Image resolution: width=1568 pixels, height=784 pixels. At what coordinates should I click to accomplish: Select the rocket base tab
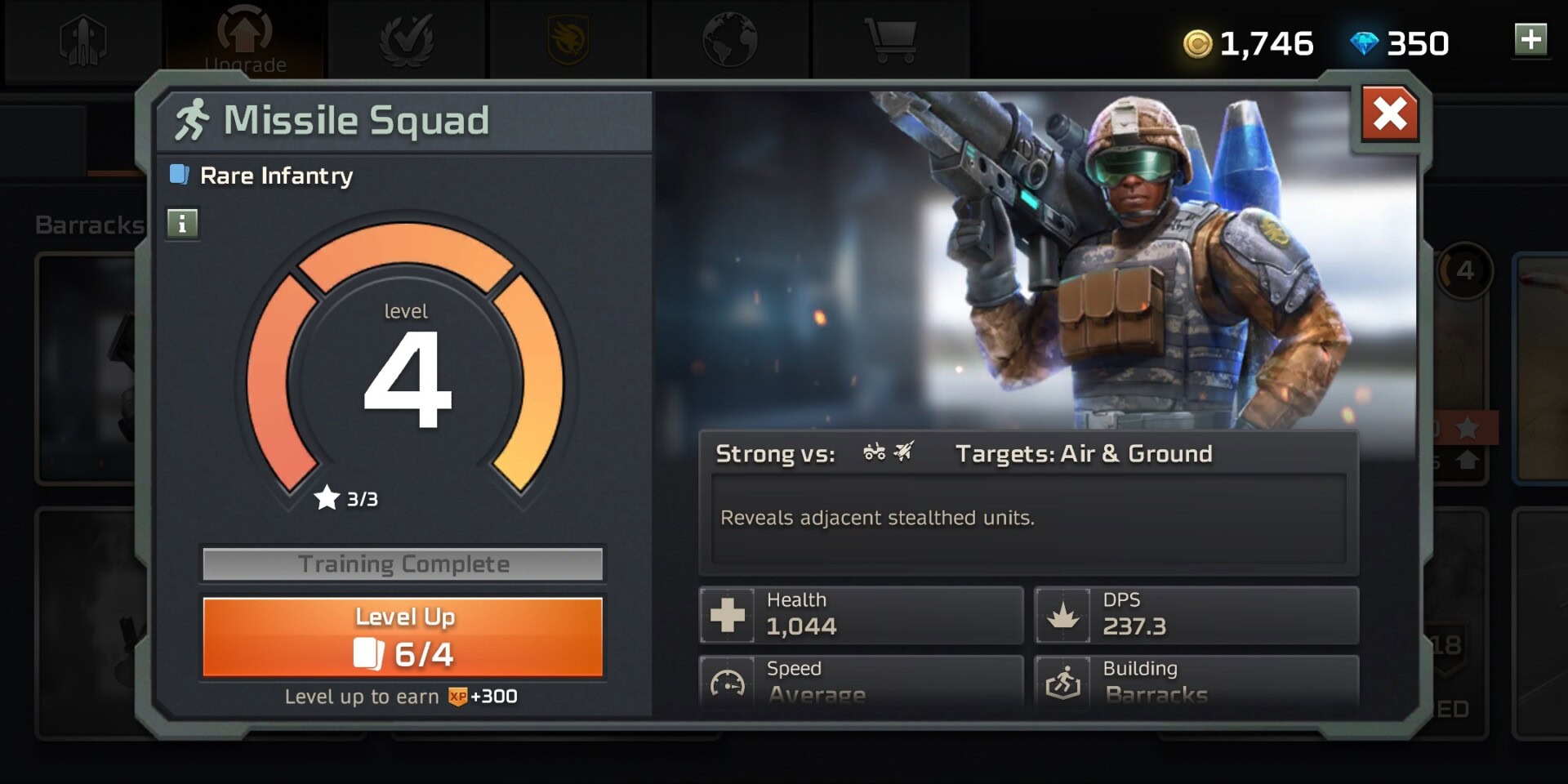[83, 40]
